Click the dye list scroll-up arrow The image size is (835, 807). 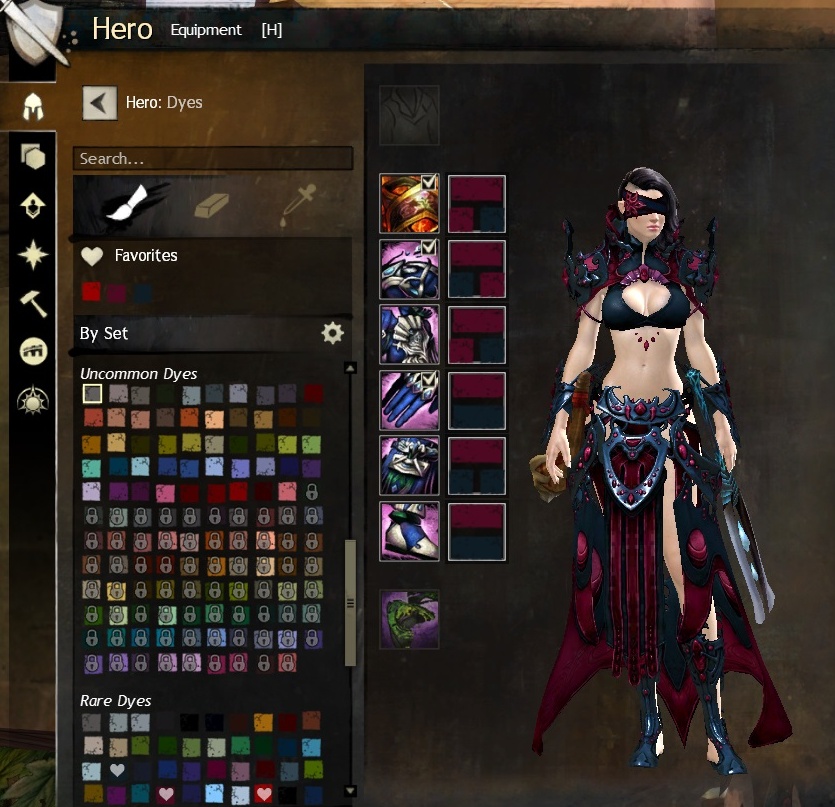coord(350,368)
